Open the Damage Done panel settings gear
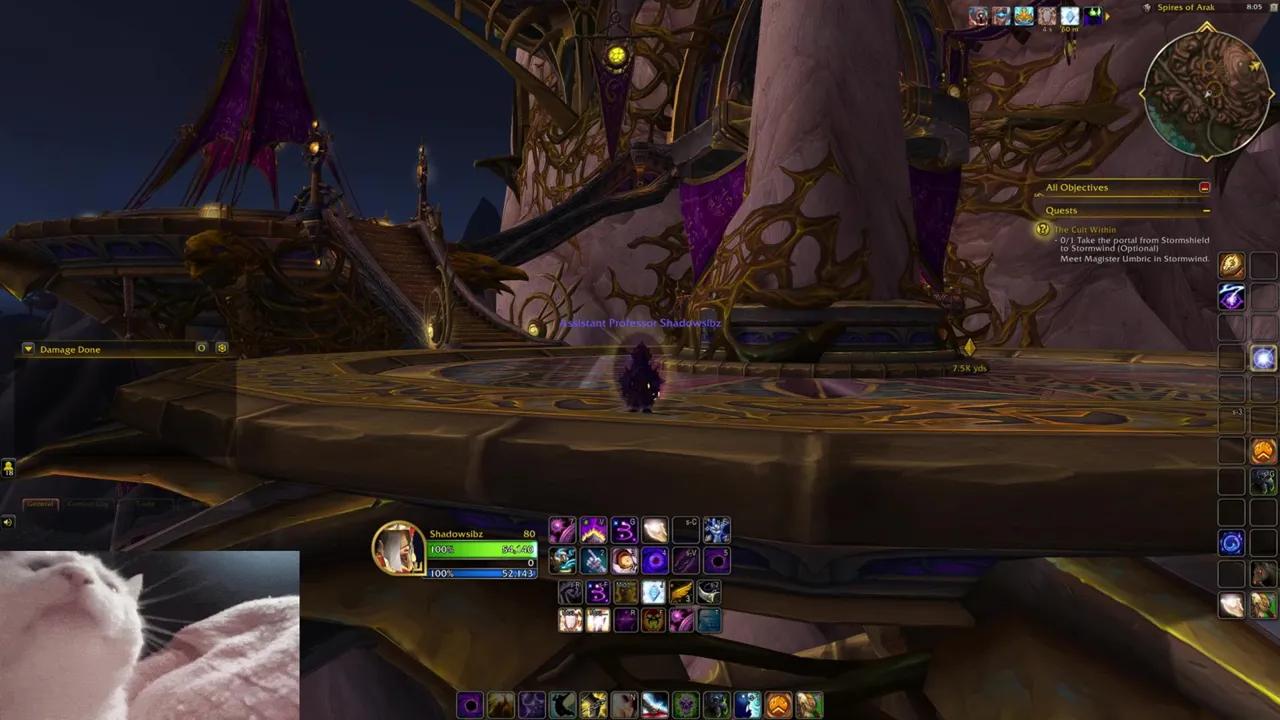The height and width of the screenshot is (720, 1280). point(221,349)
